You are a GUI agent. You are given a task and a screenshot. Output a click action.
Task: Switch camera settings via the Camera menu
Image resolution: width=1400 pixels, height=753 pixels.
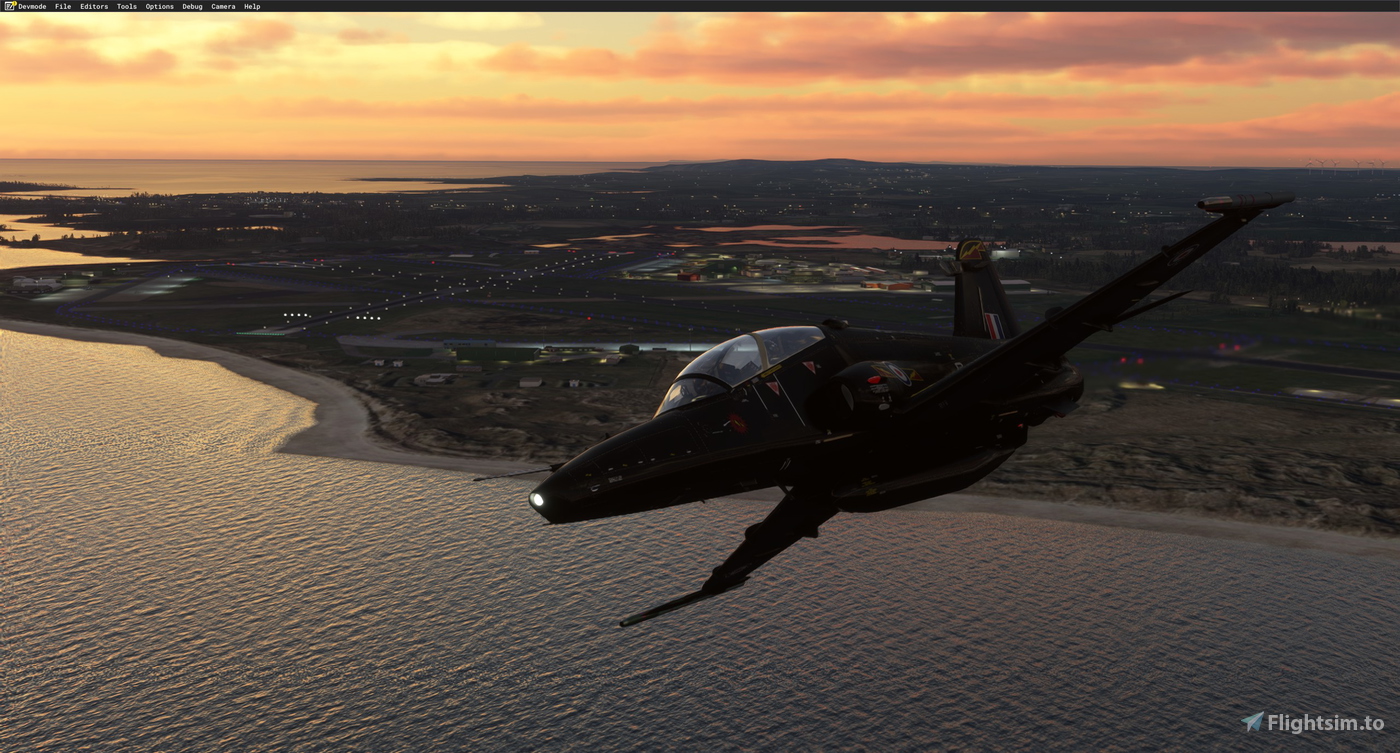click(222, 6)
